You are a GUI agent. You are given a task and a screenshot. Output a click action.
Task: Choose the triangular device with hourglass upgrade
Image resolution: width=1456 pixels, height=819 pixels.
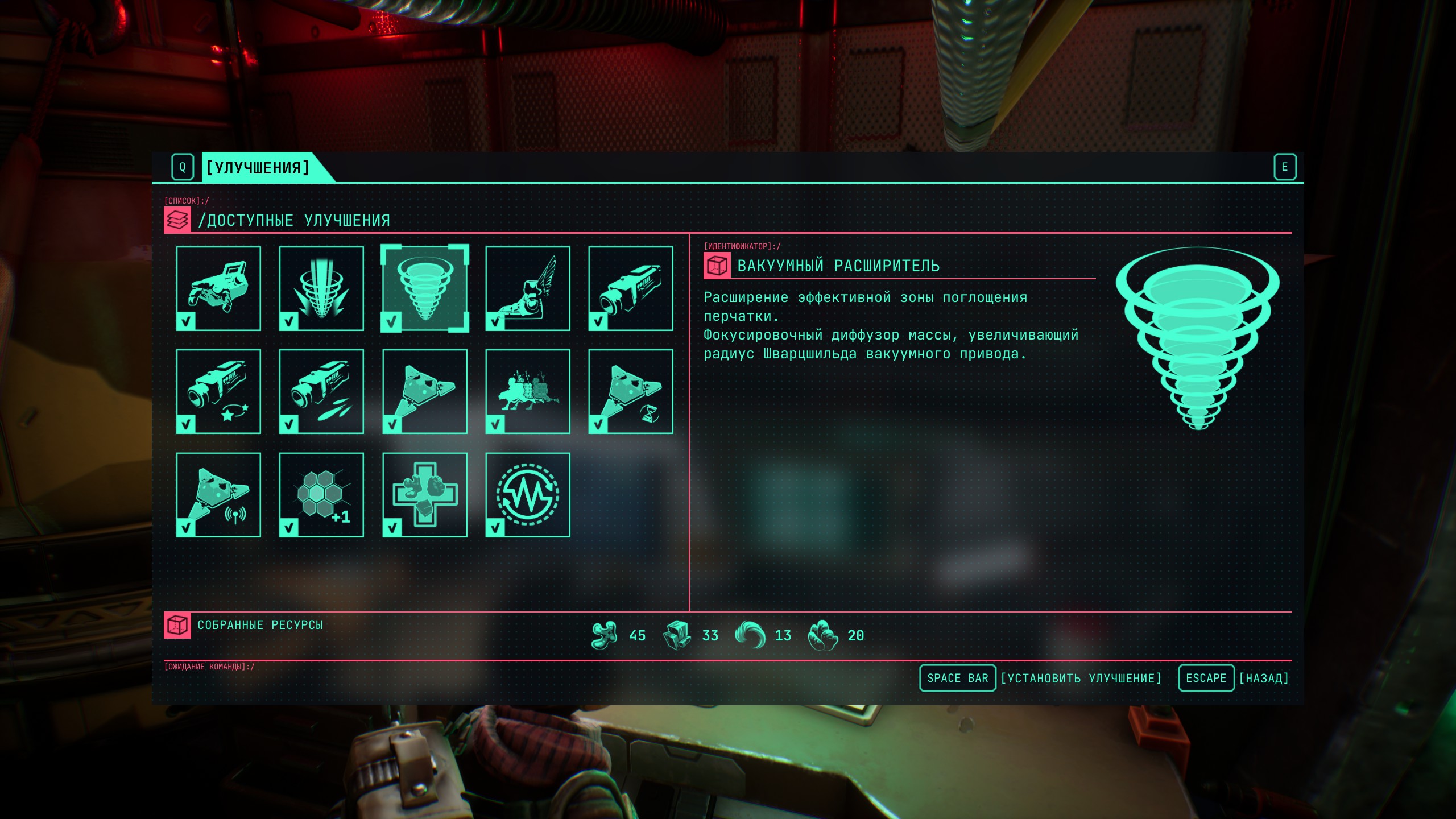coord(631,391)
